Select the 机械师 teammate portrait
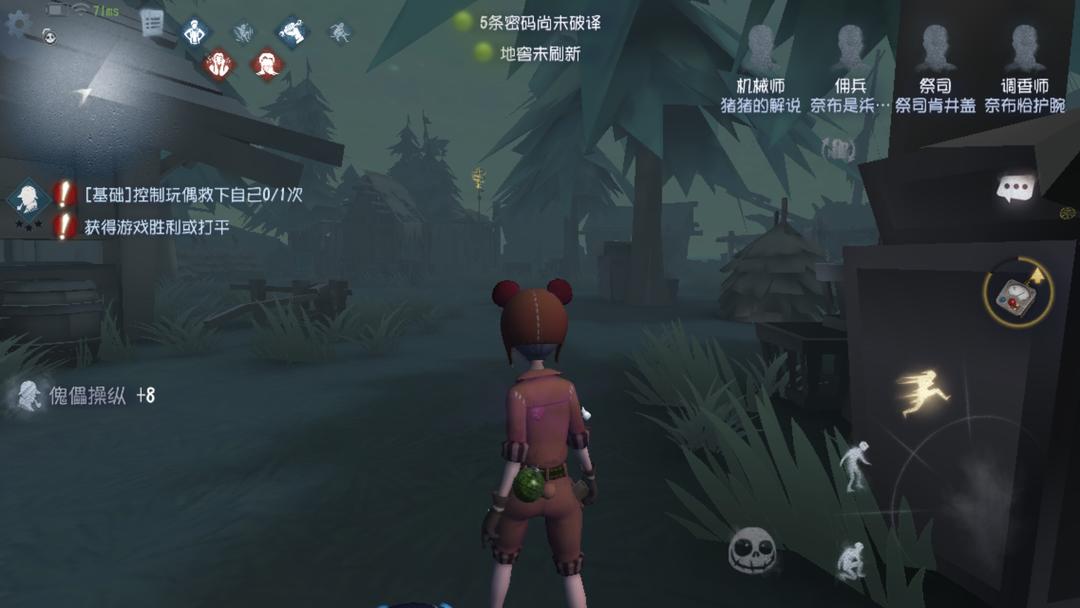The image size is (1080, 608). pyautogui.click(x=761, y=50)
